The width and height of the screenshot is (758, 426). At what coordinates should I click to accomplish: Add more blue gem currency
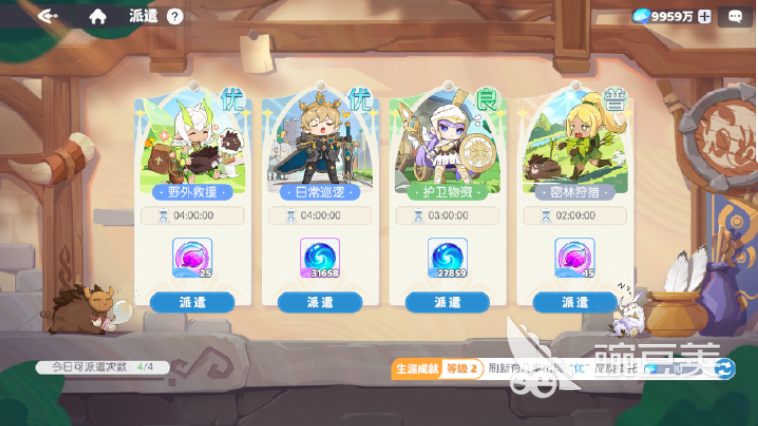click(x=704, y=16)
